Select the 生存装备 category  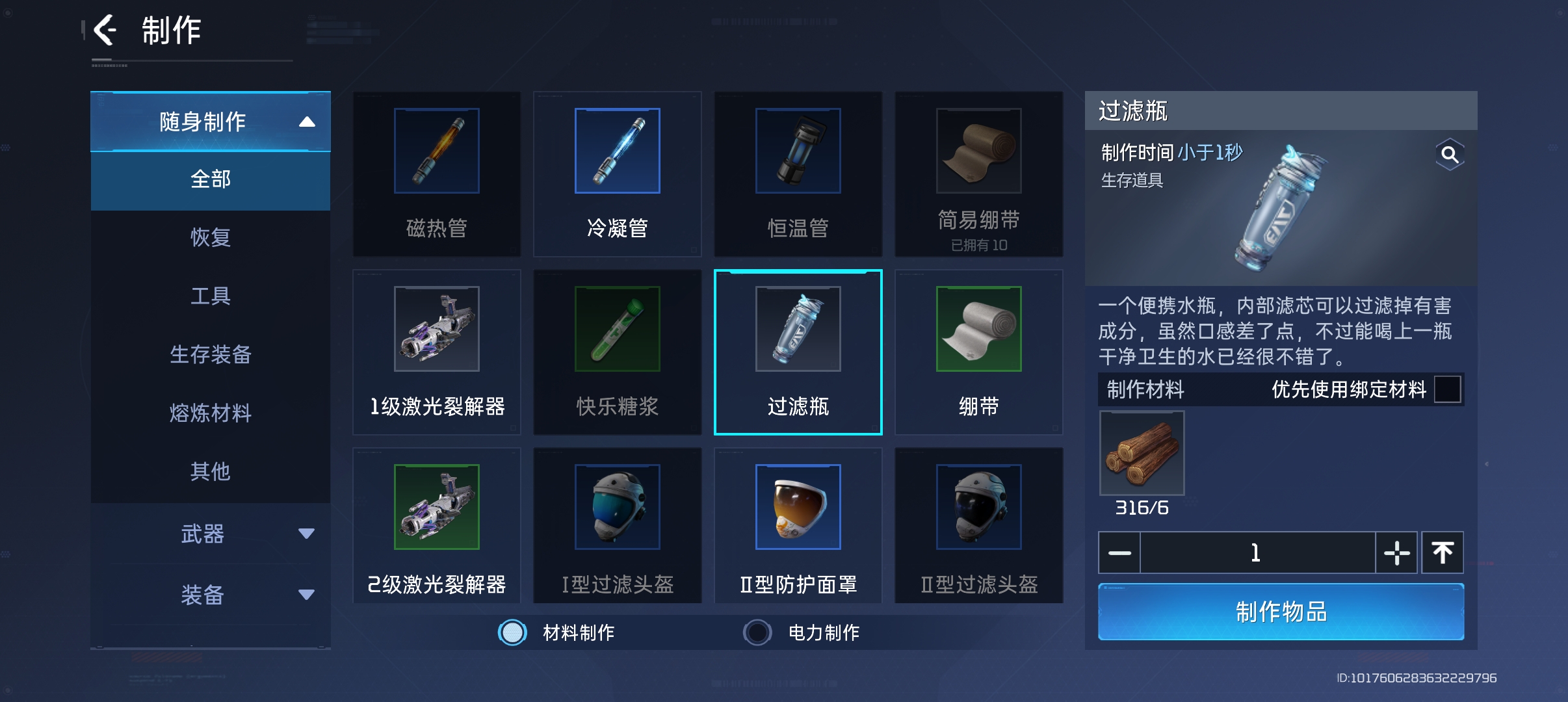click(x=210, y=354)
